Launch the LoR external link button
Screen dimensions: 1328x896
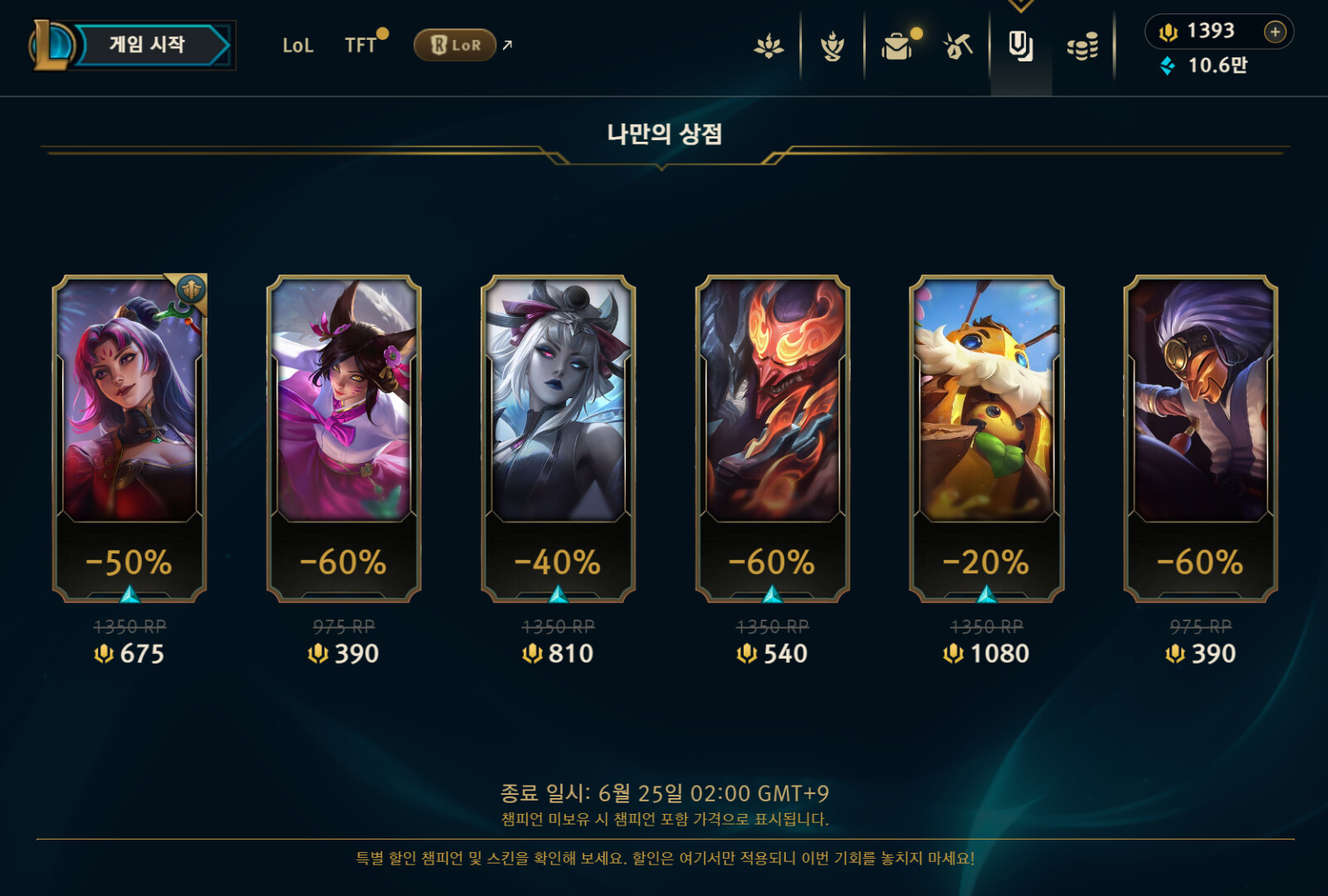[x=456, y=45]
